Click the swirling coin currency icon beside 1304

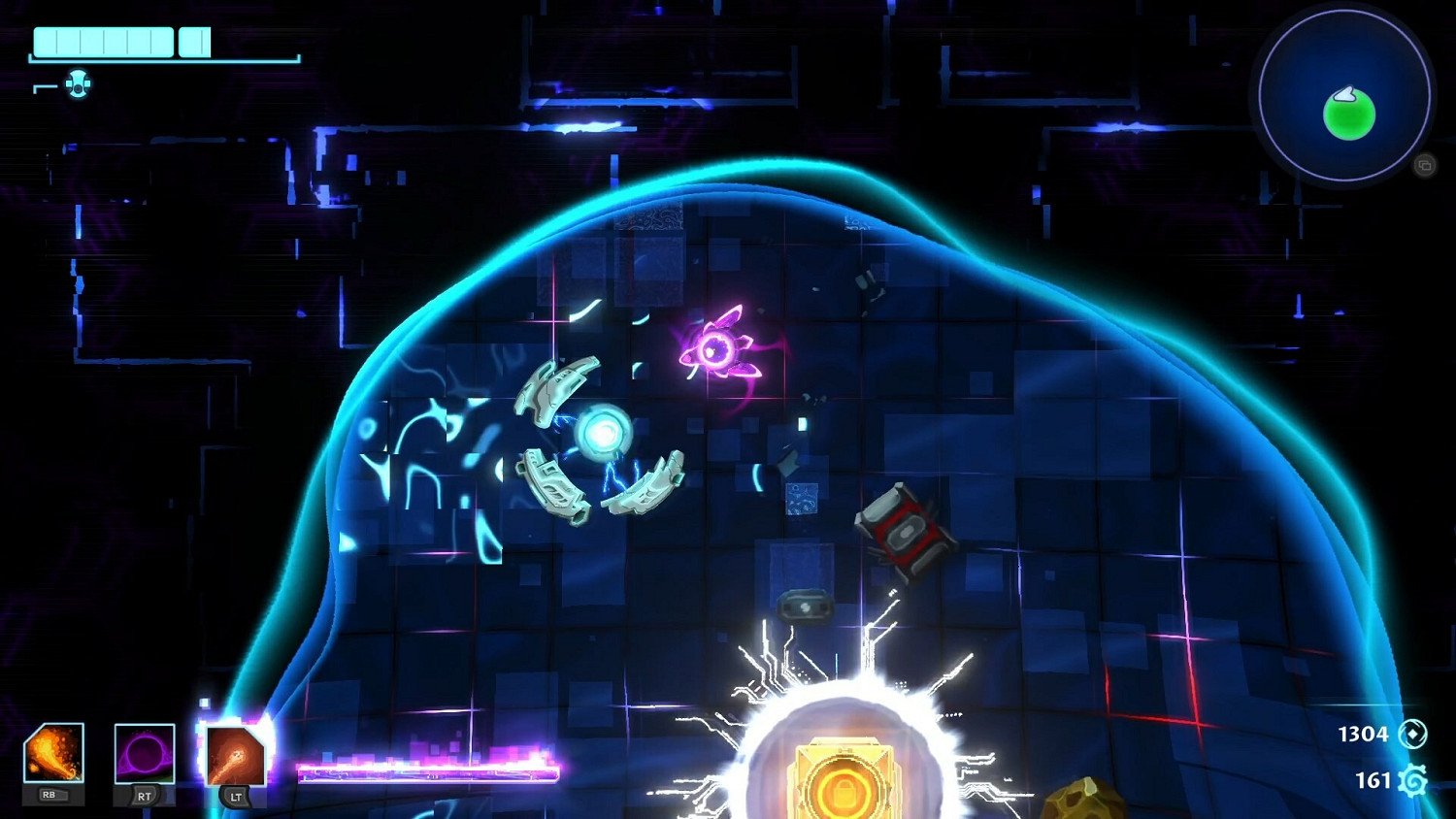pos(1413,735)
